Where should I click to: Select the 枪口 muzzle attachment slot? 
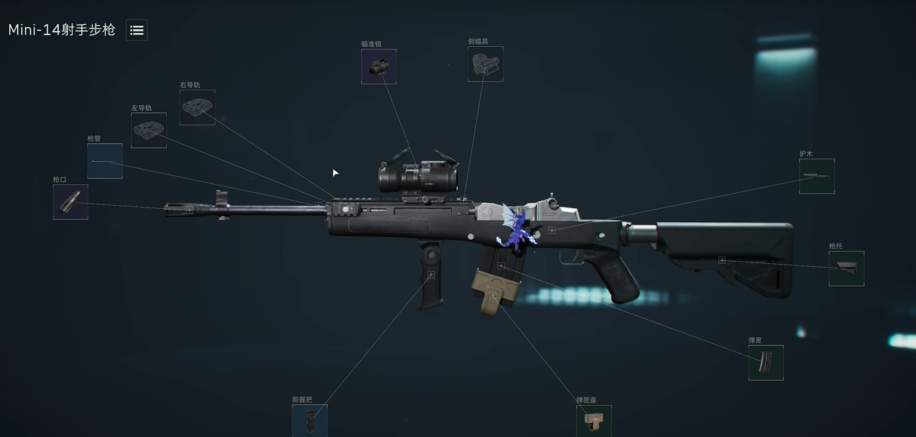[70, 202]
